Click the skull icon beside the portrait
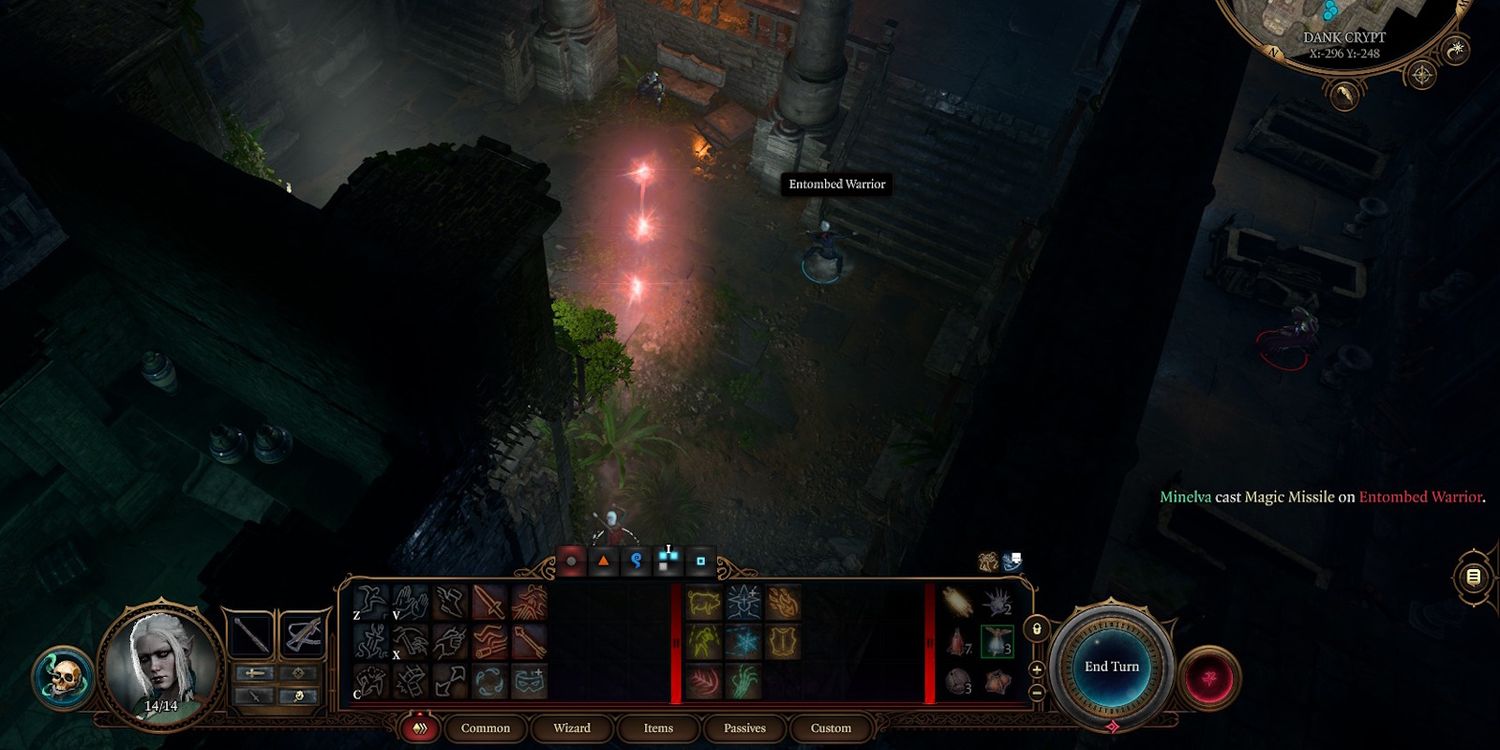1500x750 pixels. click(63, 678)
